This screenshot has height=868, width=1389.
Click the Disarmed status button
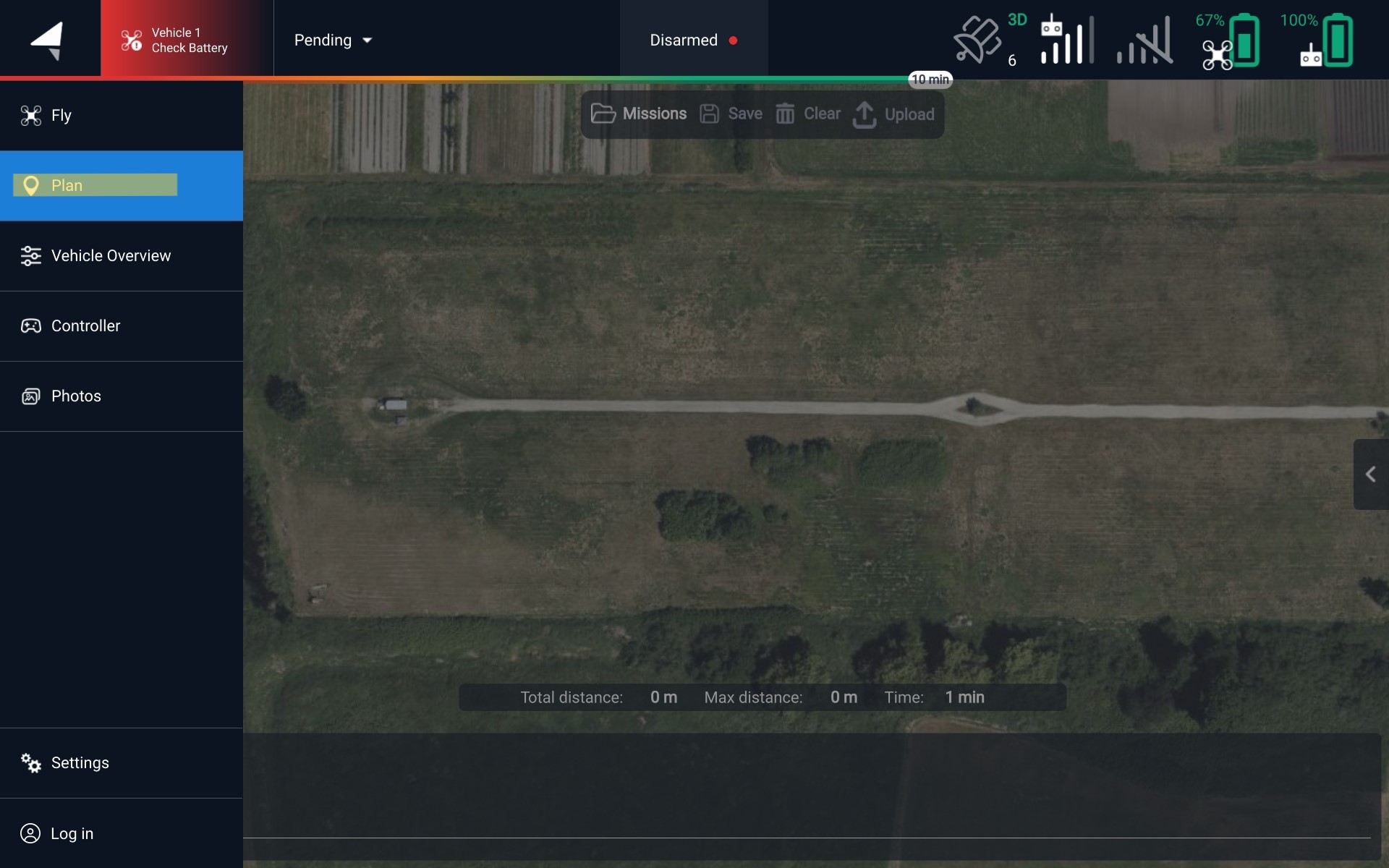693,41
